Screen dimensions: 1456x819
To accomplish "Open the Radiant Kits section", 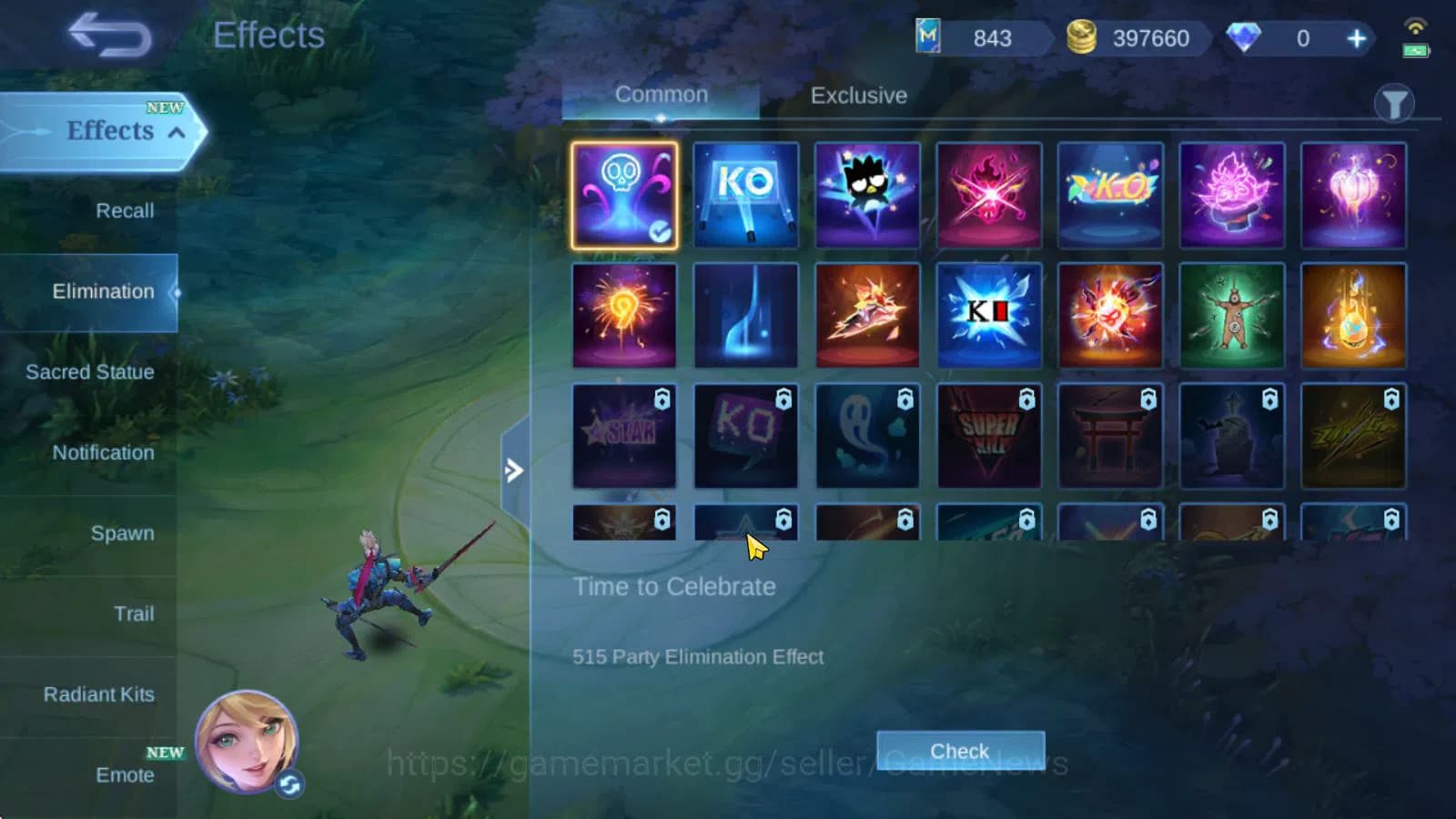I will click(98, 694).
